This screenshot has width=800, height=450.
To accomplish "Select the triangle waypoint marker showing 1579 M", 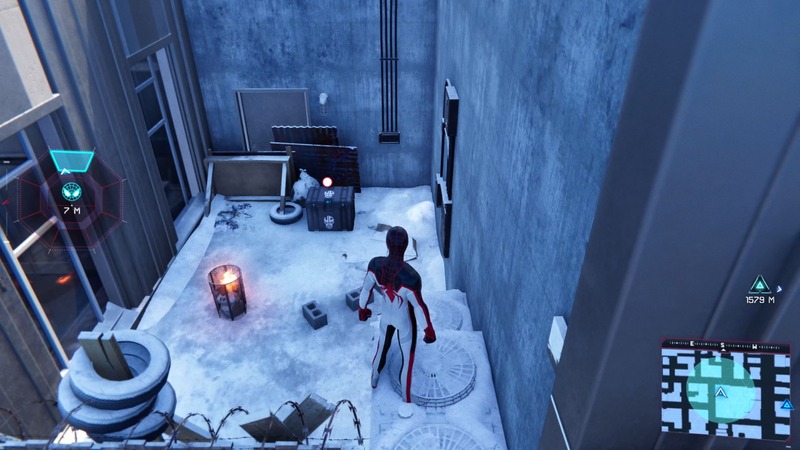I will point(760,284).
